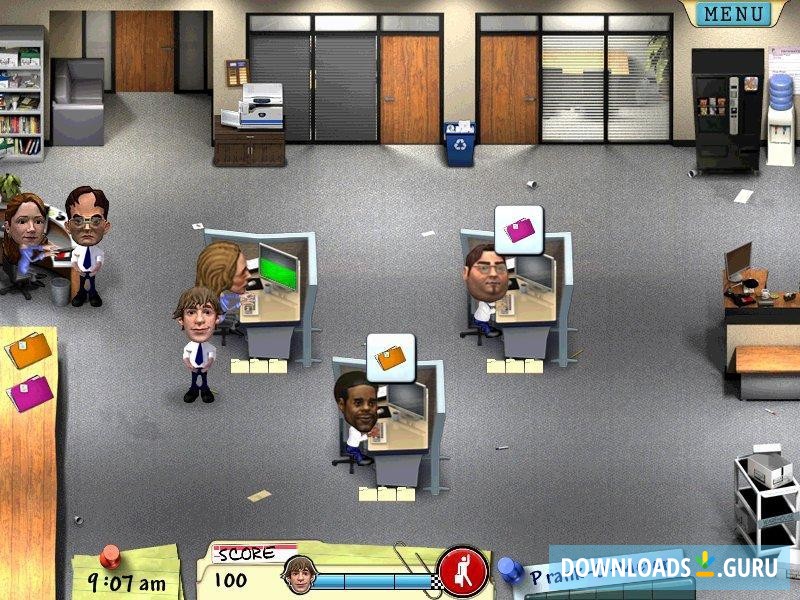
Task: Pick up the orange folder on the desk
Action: (27, 349)
